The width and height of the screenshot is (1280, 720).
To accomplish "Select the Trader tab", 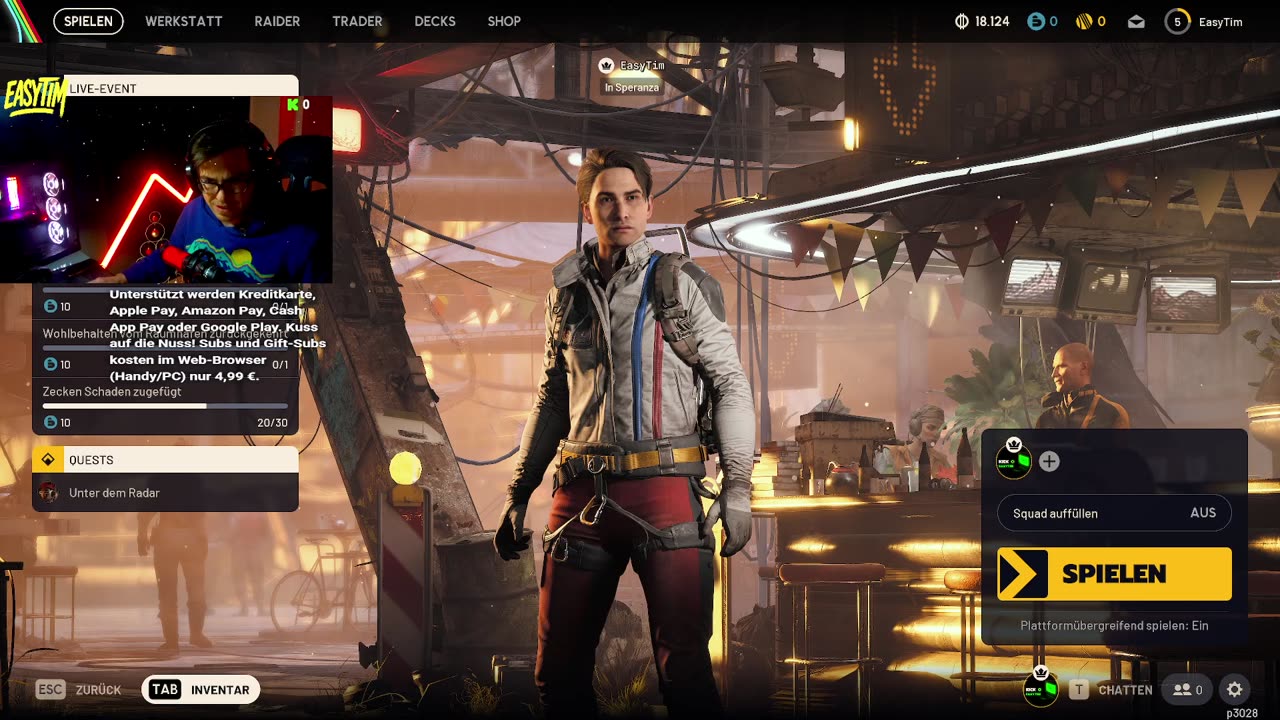I will 357,21.
